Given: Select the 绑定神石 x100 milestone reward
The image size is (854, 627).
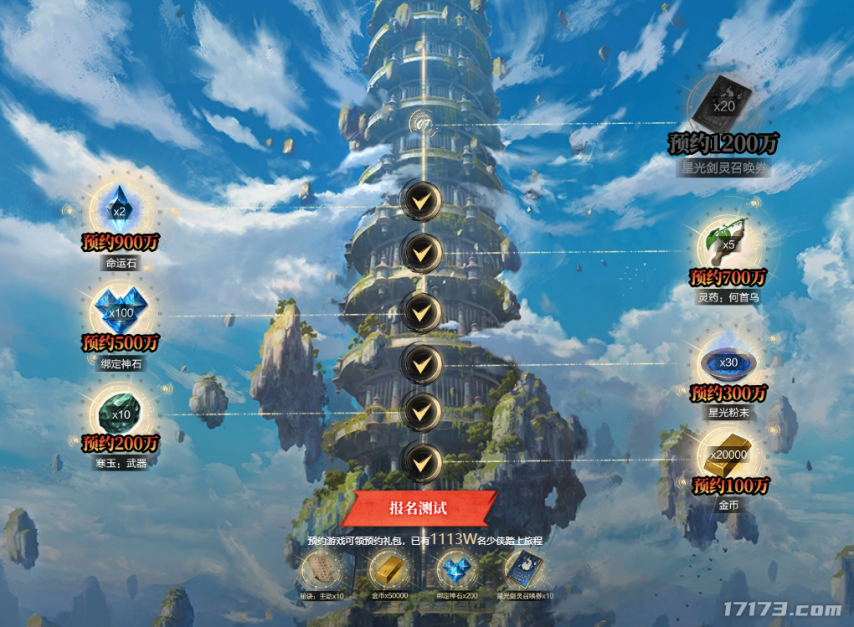Looking at the screenshot, I should 120,308.
